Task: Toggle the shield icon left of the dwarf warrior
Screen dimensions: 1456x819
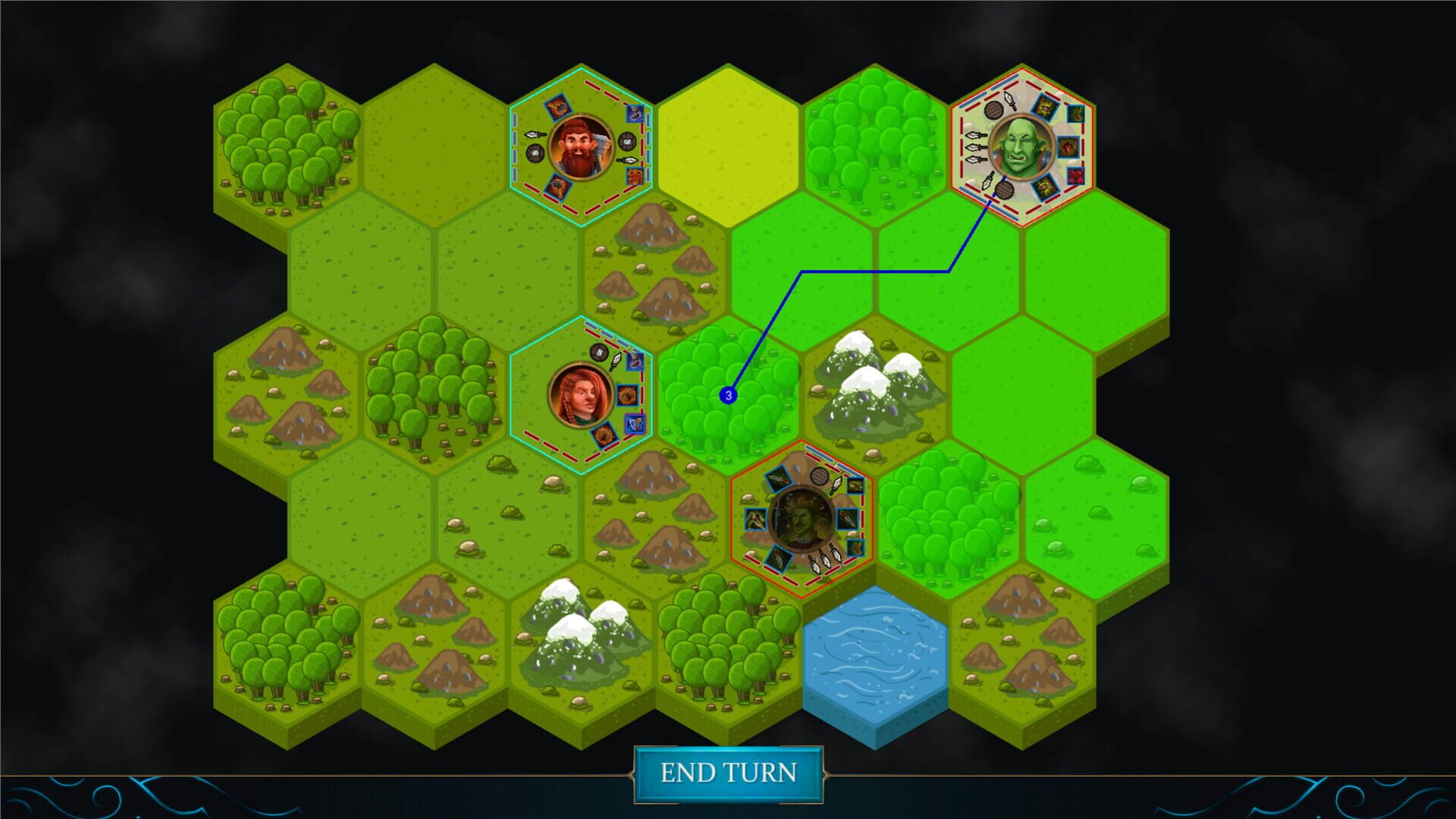Action: click(x=534, y=154)
